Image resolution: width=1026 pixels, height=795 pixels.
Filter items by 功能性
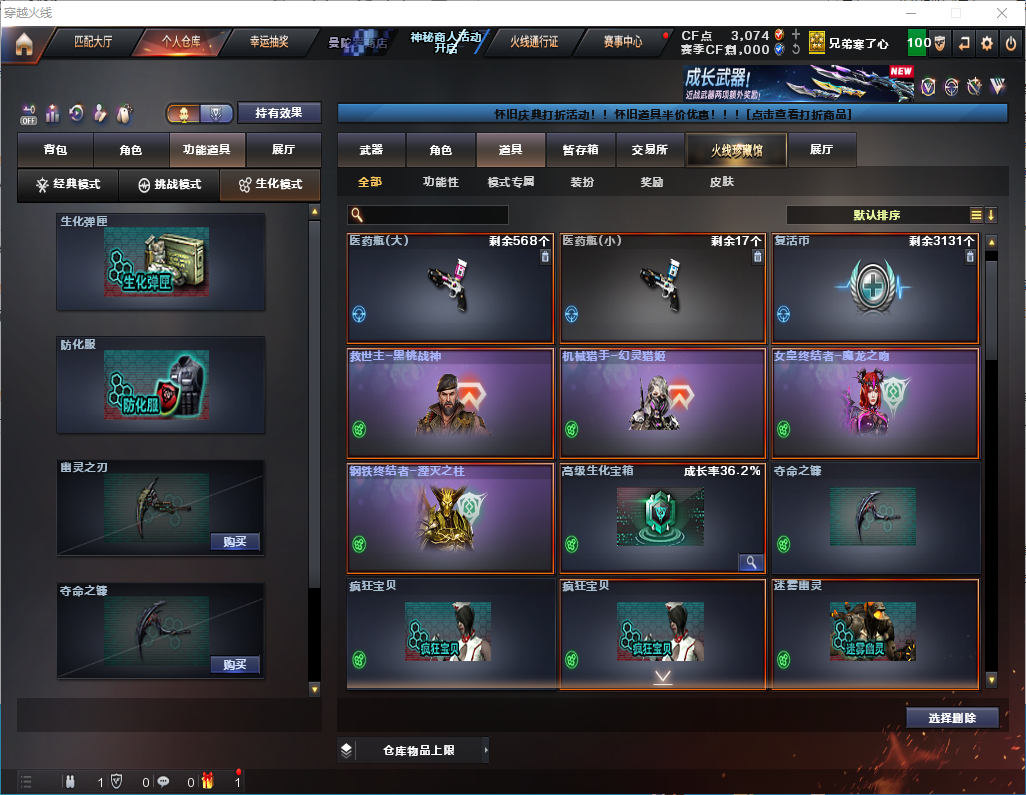click(x=440, y=183)
